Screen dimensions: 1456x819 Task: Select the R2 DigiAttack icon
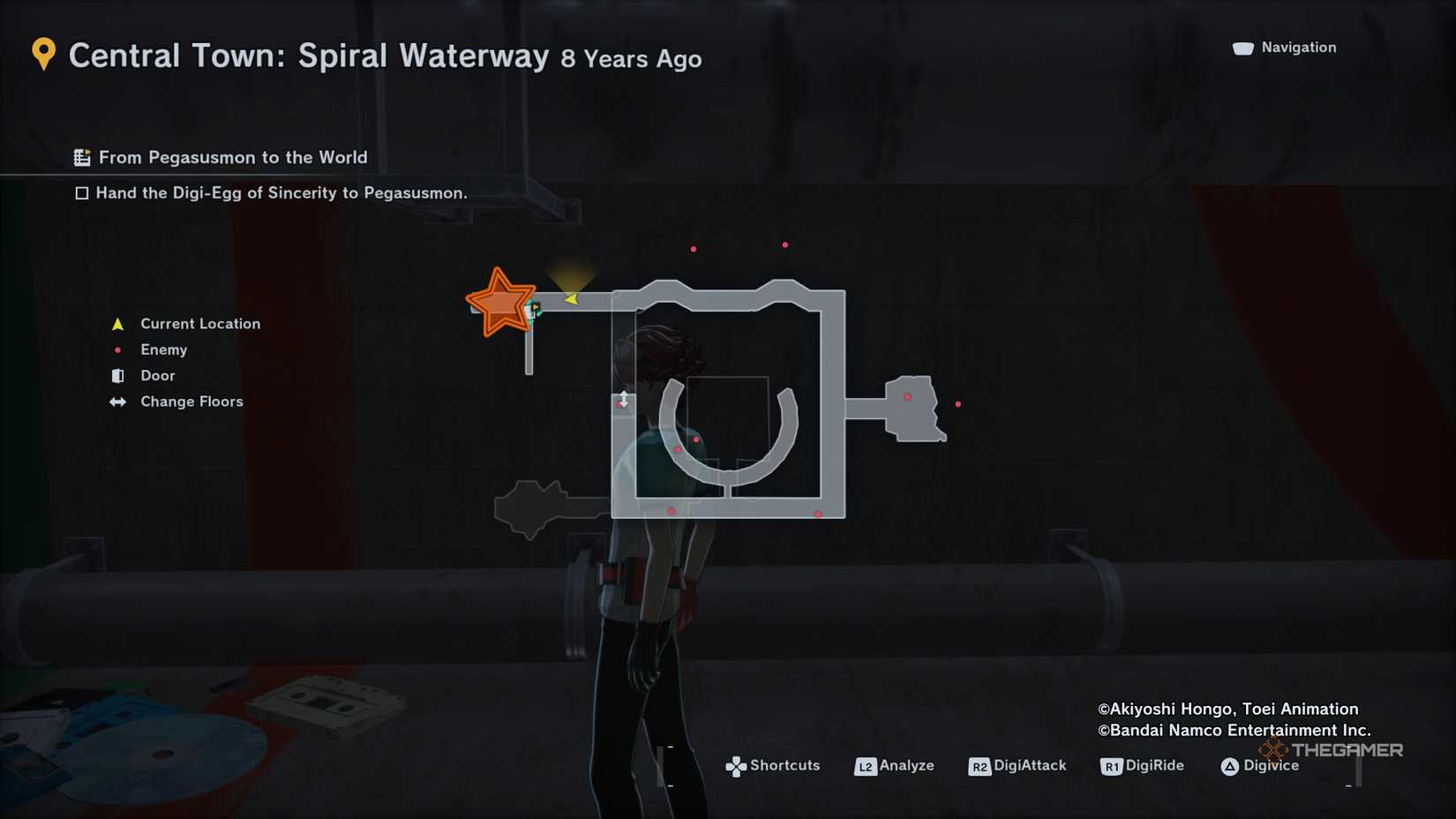pos(979,766)
